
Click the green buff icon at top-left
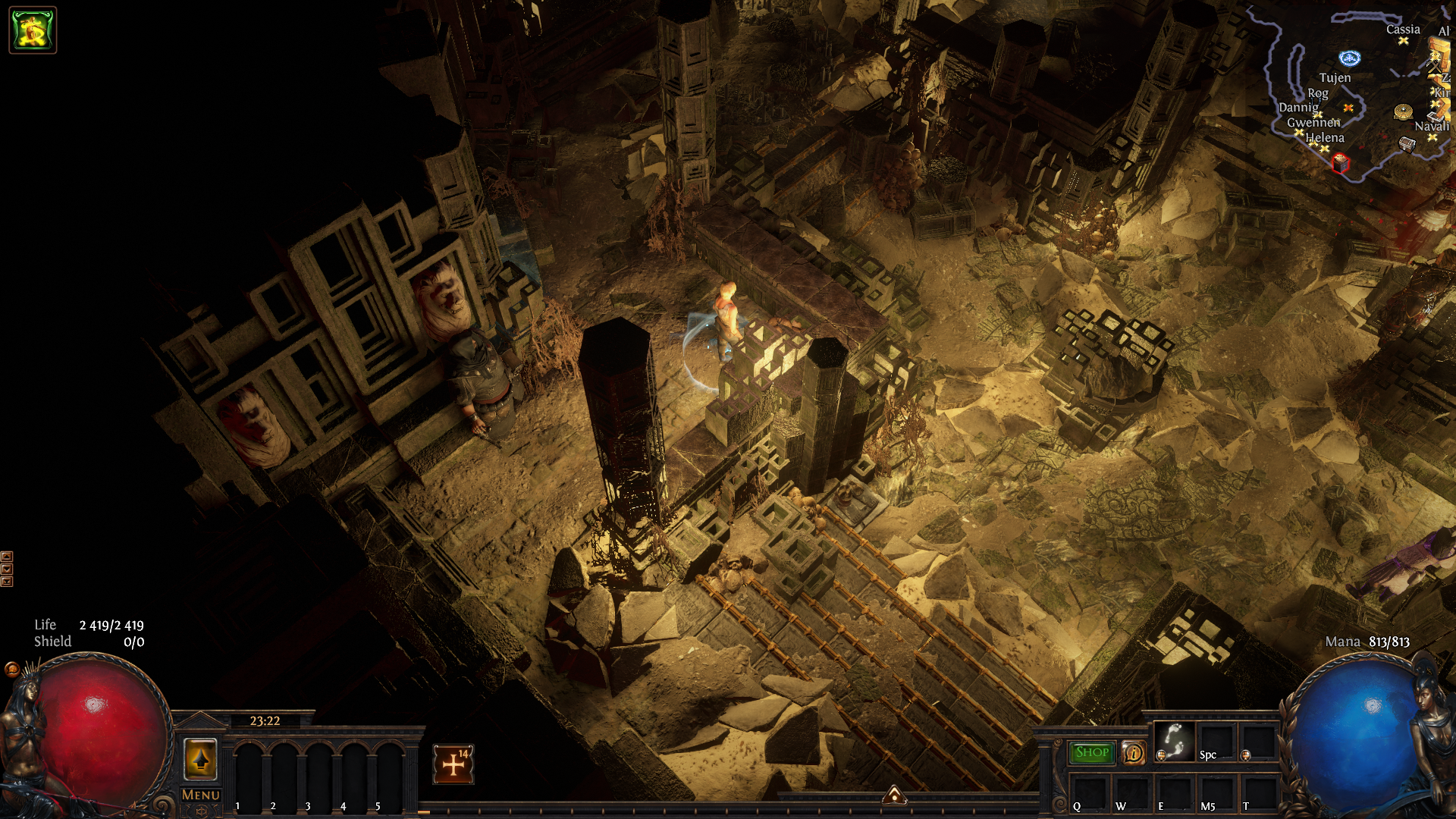click(x=33, y=30)
